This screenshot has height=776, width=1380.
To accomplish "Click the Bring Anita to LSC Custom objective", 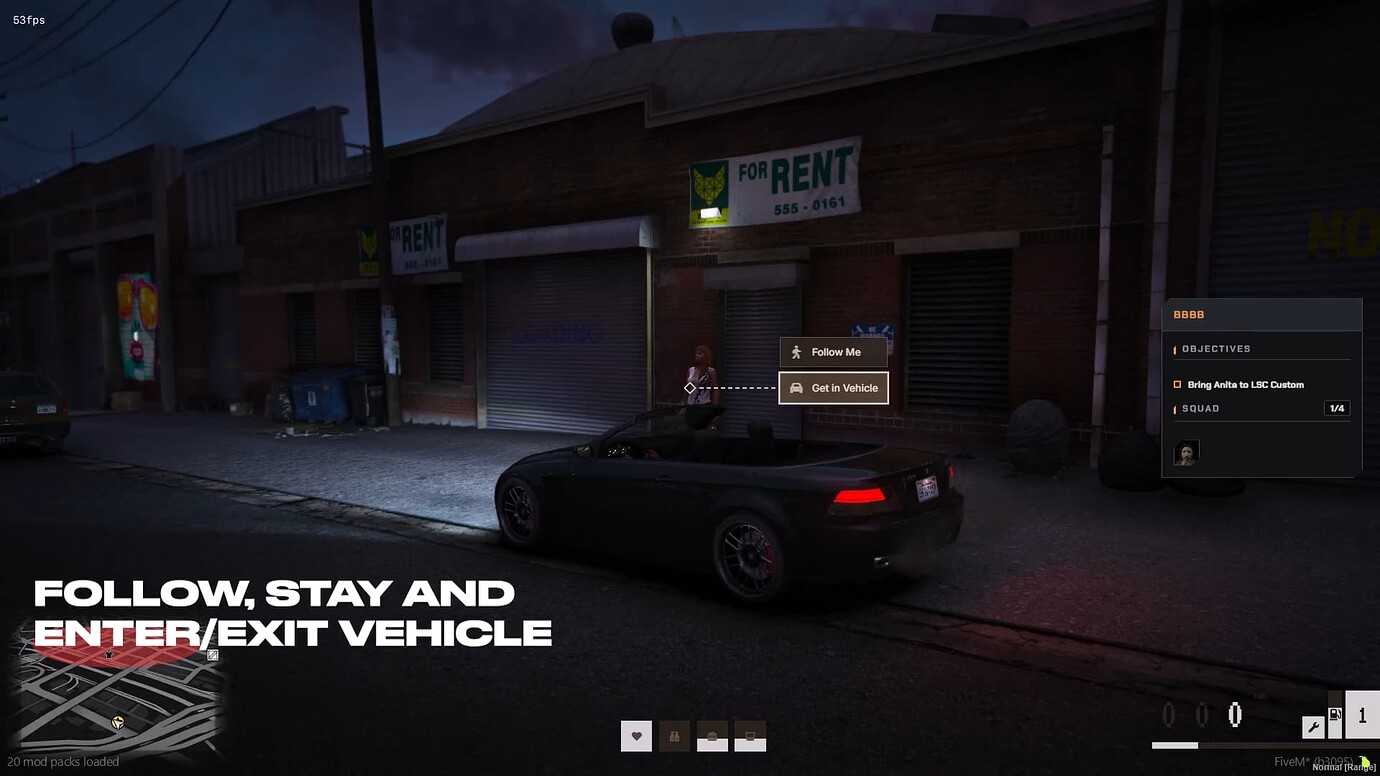I will [x=1245, y=385].
